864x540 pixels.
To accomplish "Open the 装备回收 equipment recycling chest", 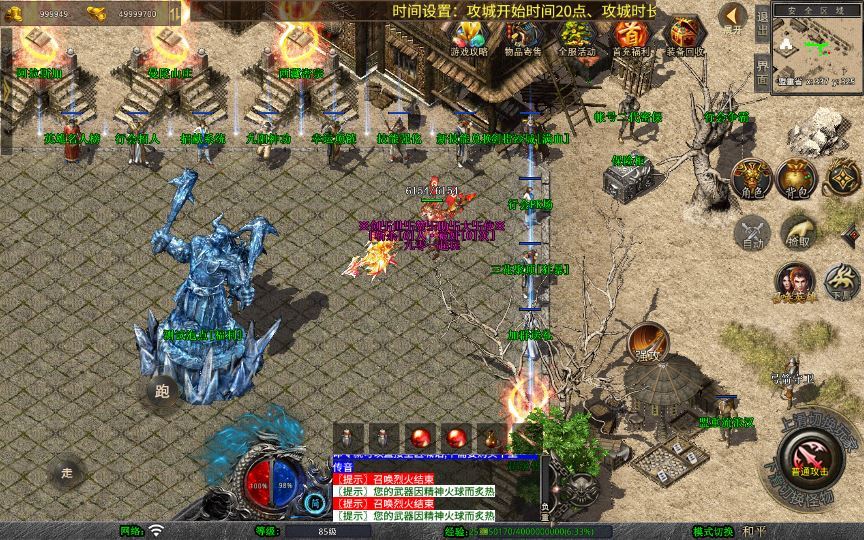I will 684,37.
